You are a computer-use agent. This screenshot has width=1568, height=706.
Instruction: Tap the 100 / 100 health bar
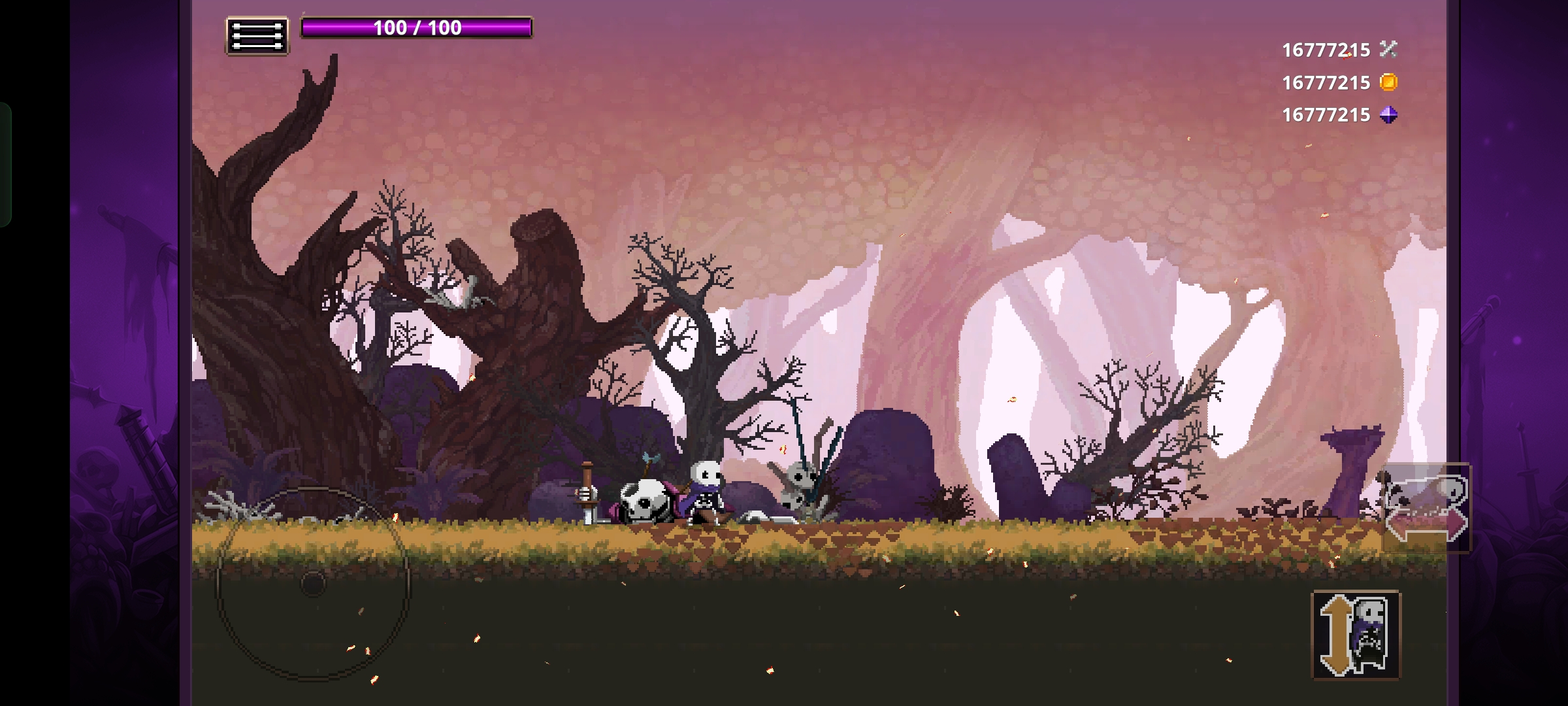pyautogui.click(x=418, y=29)
